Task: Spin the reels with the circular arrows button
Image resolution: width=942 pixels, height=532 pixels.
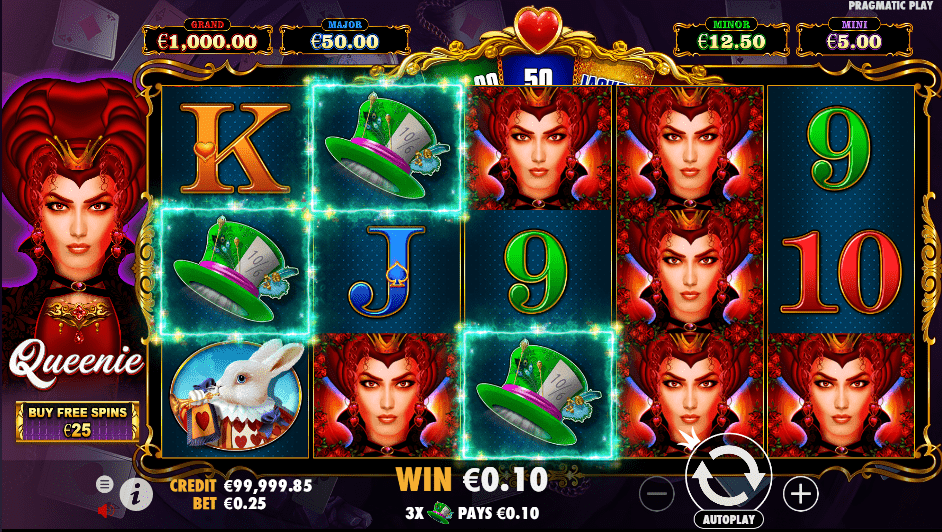Action: [x=726, y=477]
